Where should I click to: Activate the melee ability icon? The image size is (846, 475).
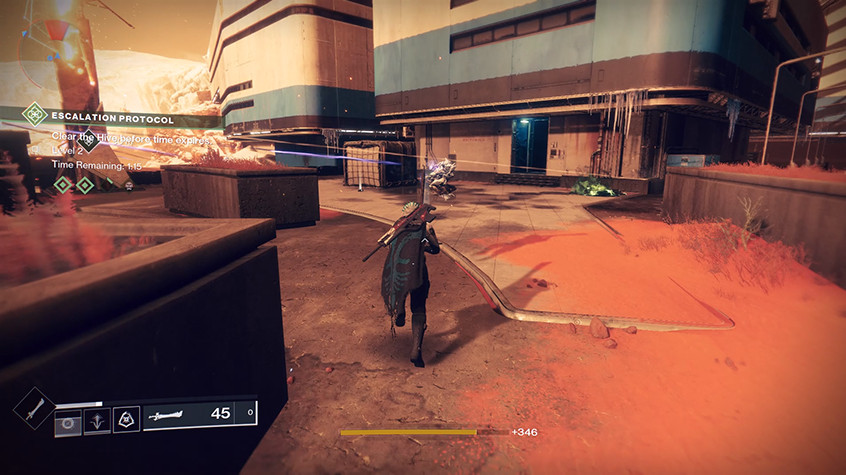click(x=126, y=421)
